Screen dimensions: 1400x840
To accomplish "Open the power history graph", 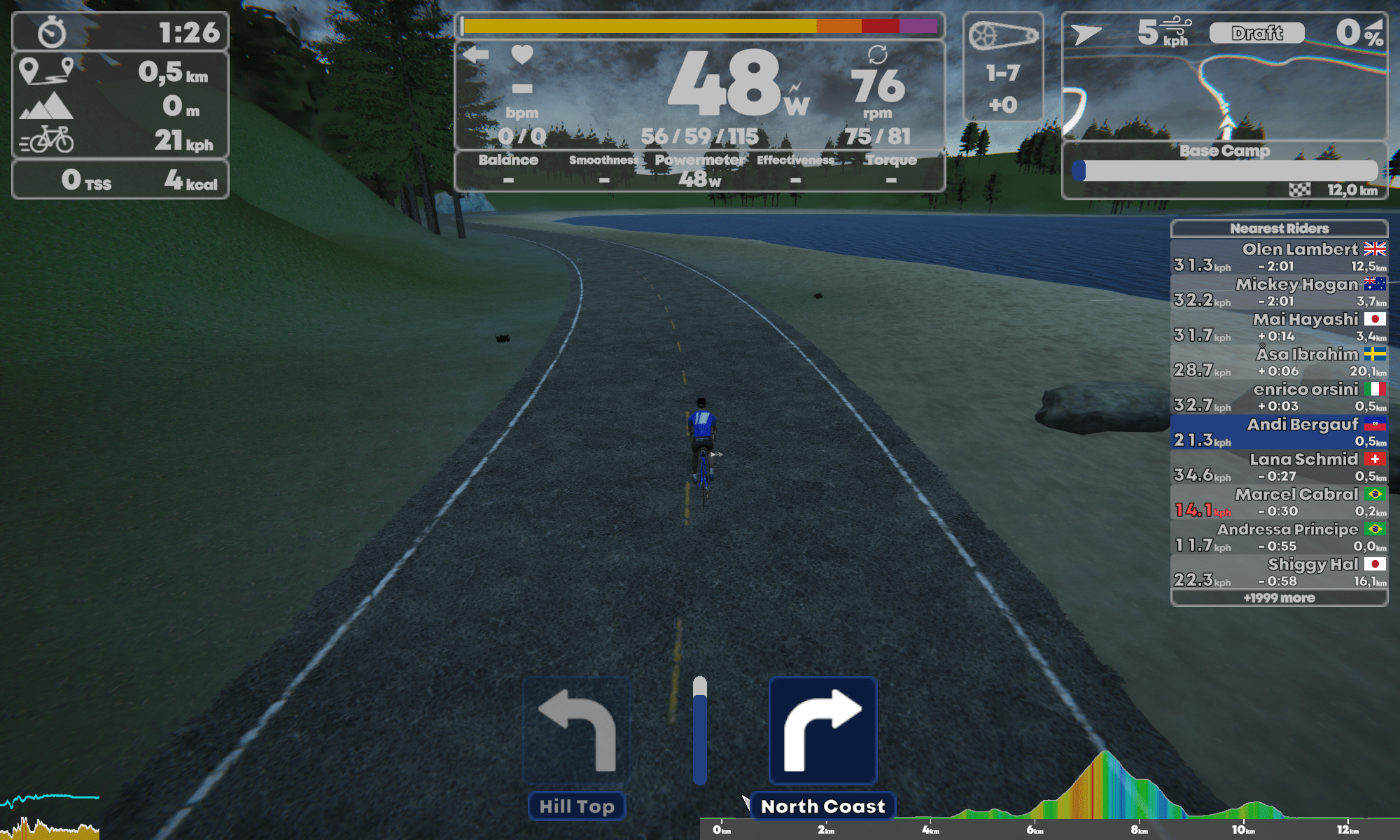I will (x=49, y=815).
